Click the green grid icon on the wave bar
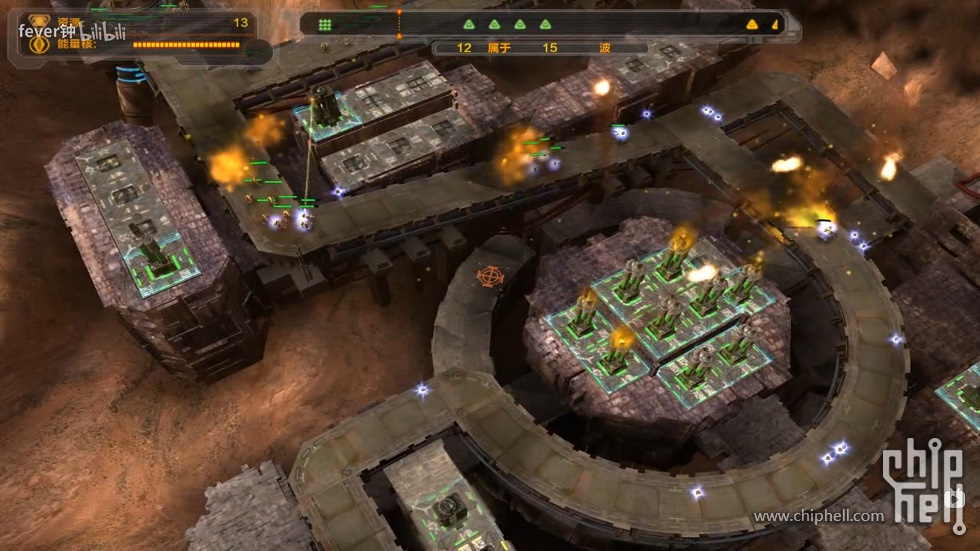The image size is (980, 551). pos(325,25)
